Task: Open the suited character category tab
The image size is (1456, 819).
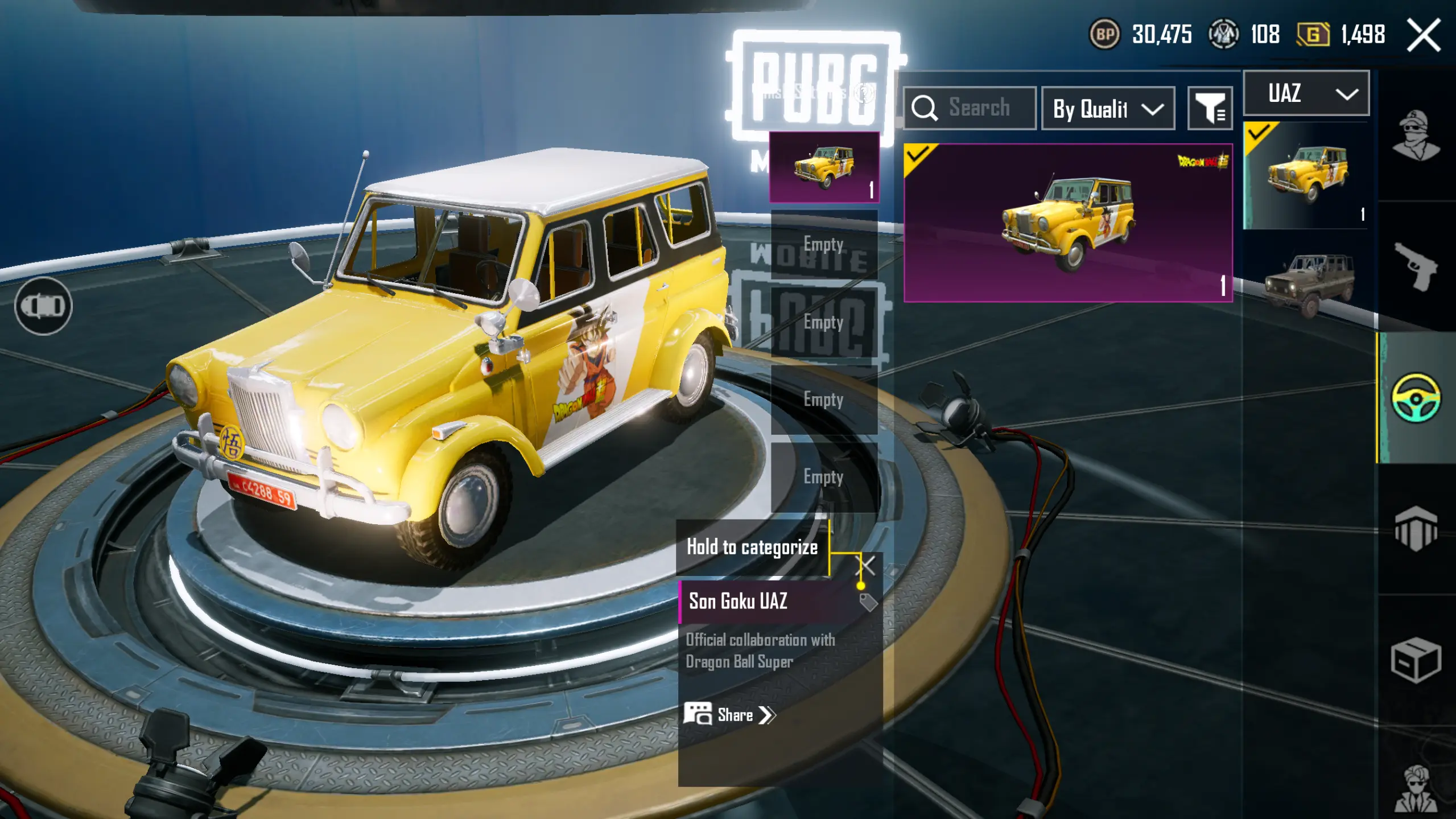Action: (1416, 788)
